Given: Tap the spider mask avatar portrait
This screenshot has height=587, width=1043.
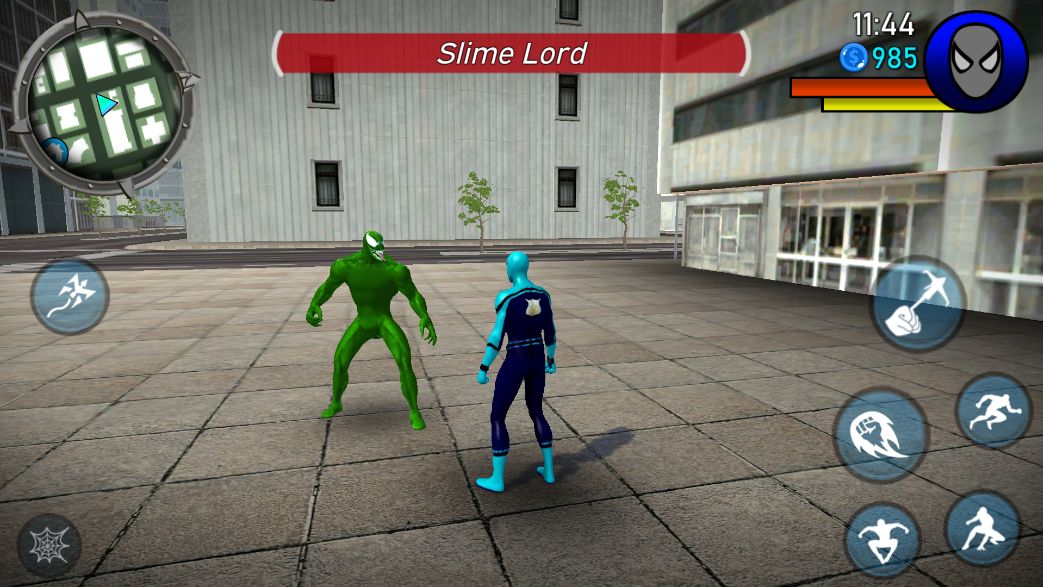Looking at the screenshot, I should pos(975,62).
